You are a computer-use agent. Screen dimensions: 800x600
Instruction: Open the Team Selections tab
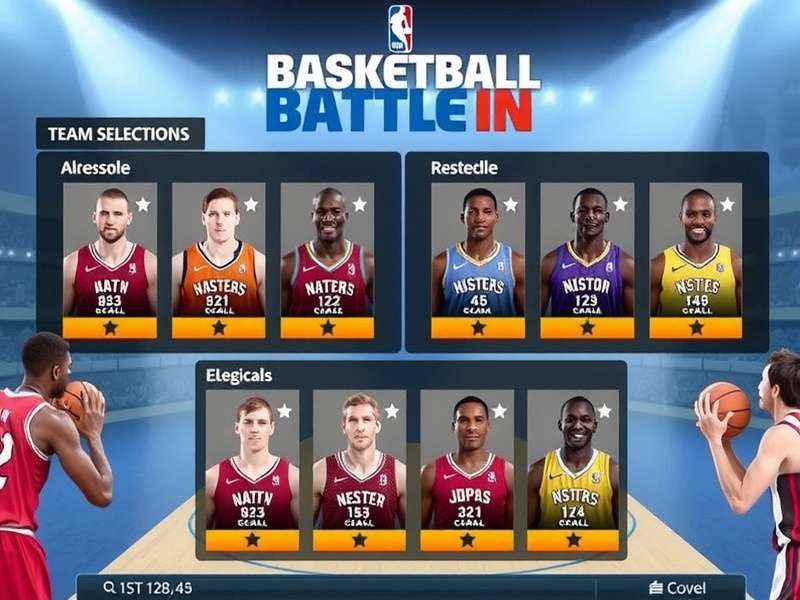pos(118,133)
